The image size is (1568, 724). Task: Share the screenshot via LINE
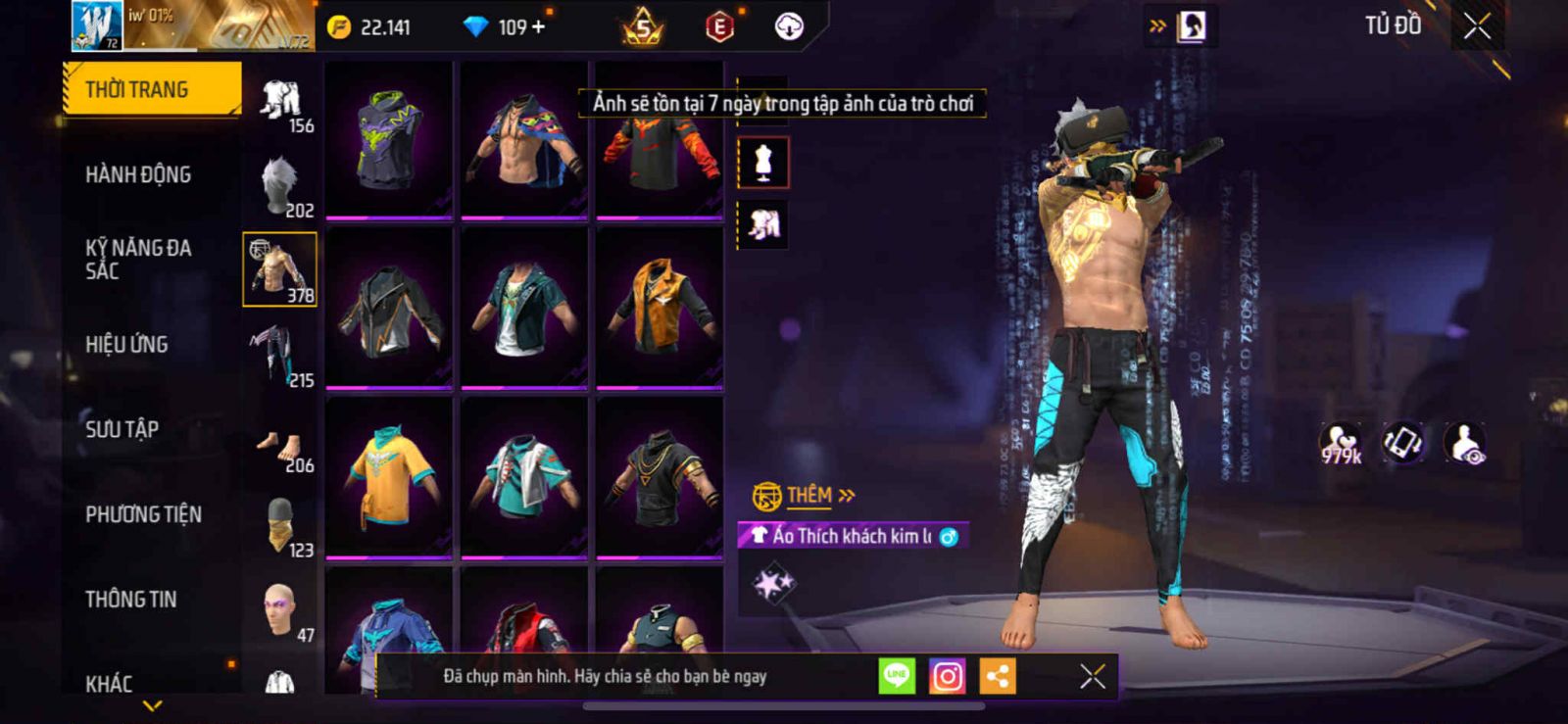pyautogui.click(x=896, y=676)
